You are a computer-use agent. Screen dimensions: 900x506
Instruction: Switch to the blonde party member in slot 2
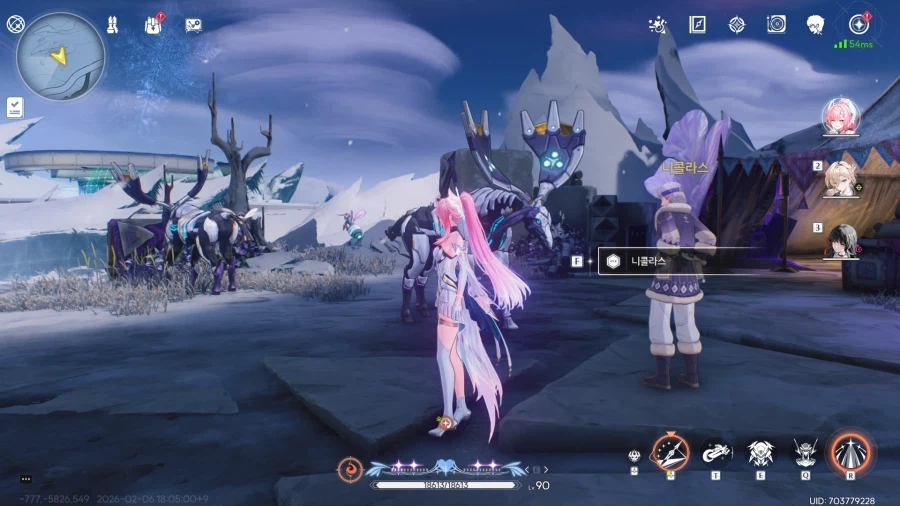coord(843,177)
